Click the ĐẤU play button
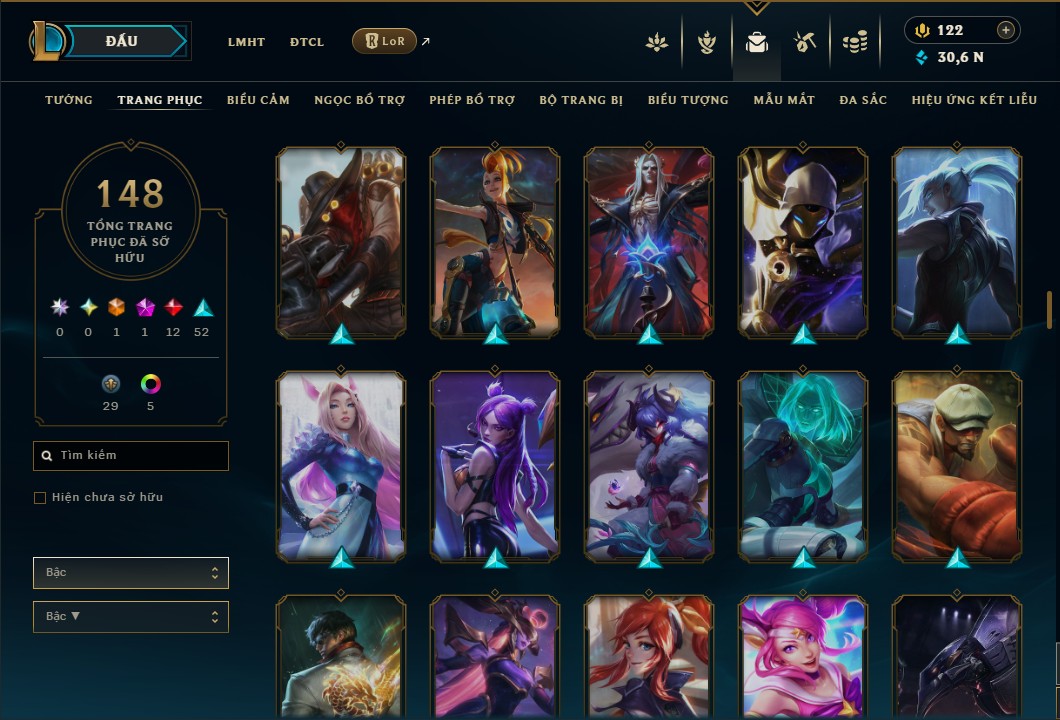The image size is (1060, 720). coord(122,41)
